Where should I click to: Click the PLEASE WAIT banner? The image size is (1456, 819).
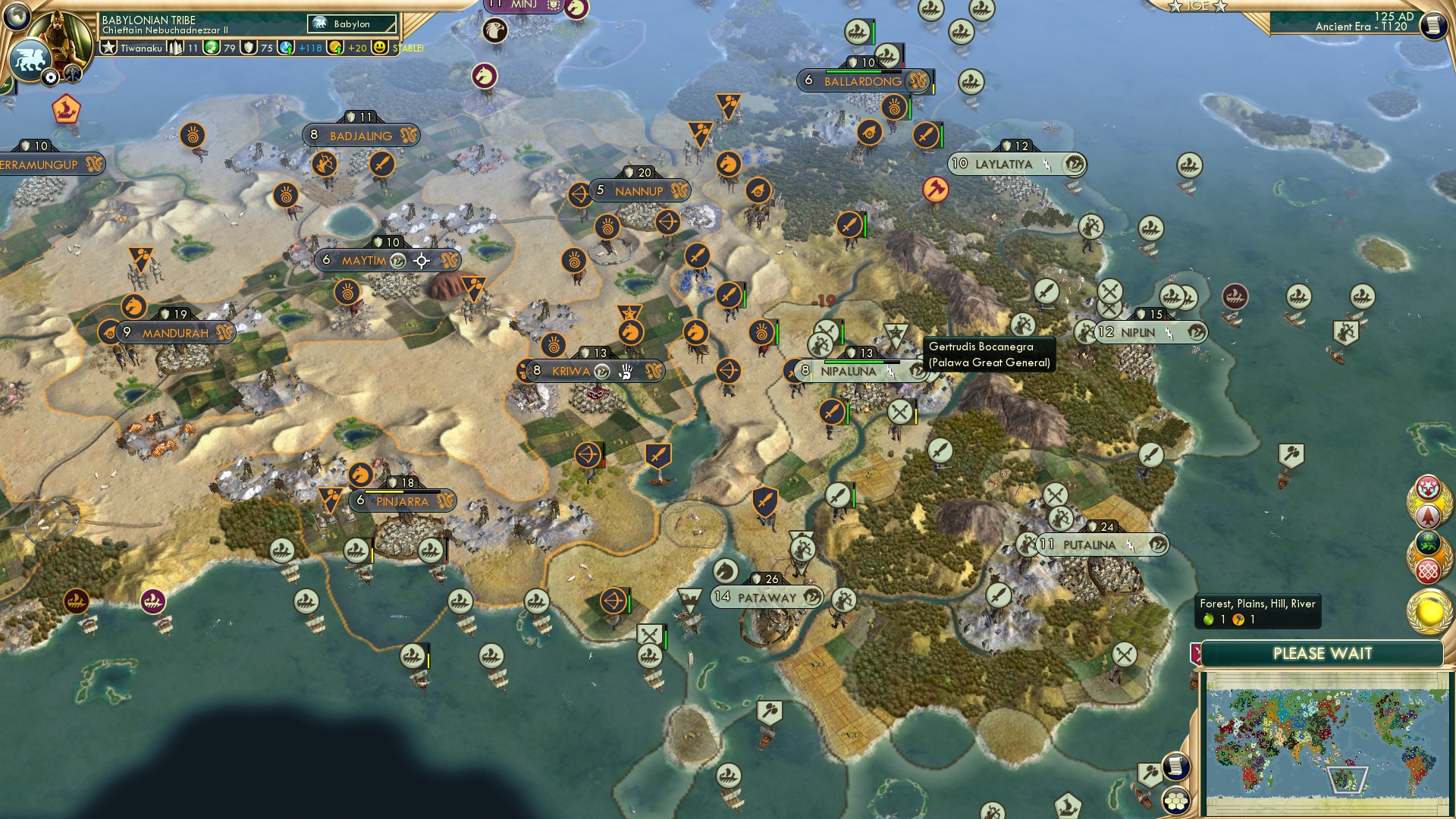pyautogui.click(x=1323, y=653)
